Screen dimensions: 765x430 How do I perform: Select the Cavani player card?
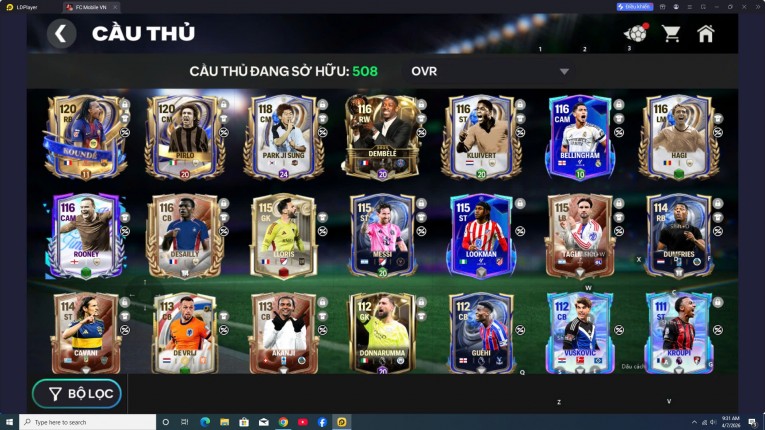pos(84,333)
